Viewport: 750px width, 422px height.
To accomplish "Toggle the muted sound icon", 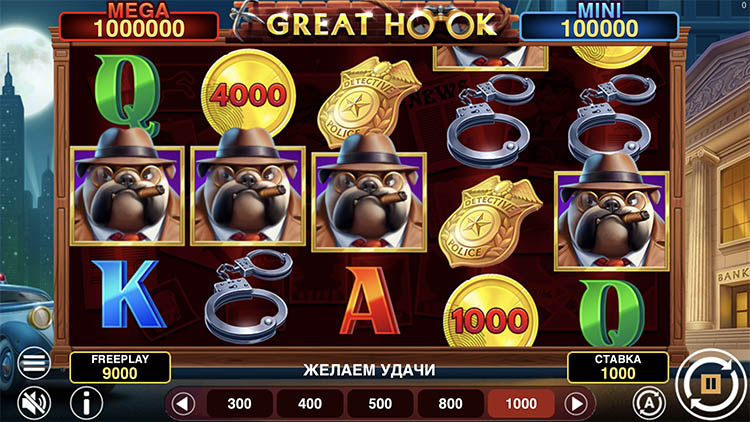I will coord(34,403).
